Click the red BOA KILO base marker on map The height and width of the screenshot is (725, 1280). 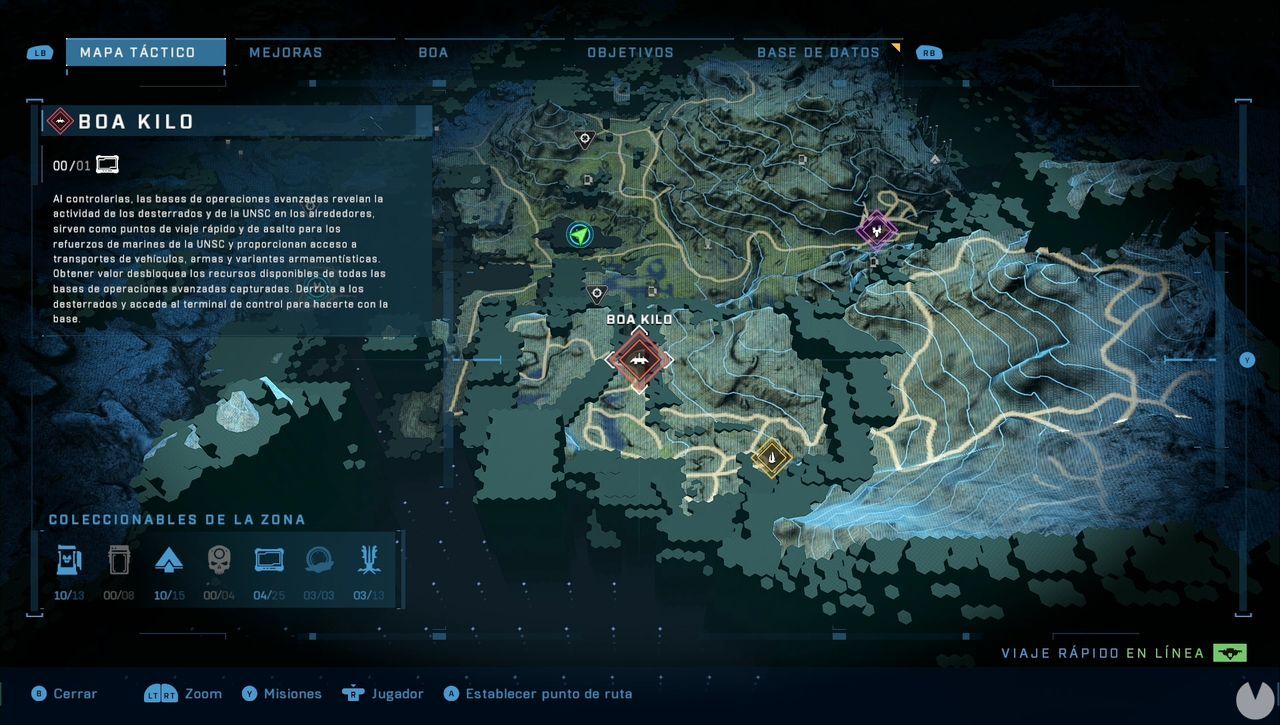(640, 361)
